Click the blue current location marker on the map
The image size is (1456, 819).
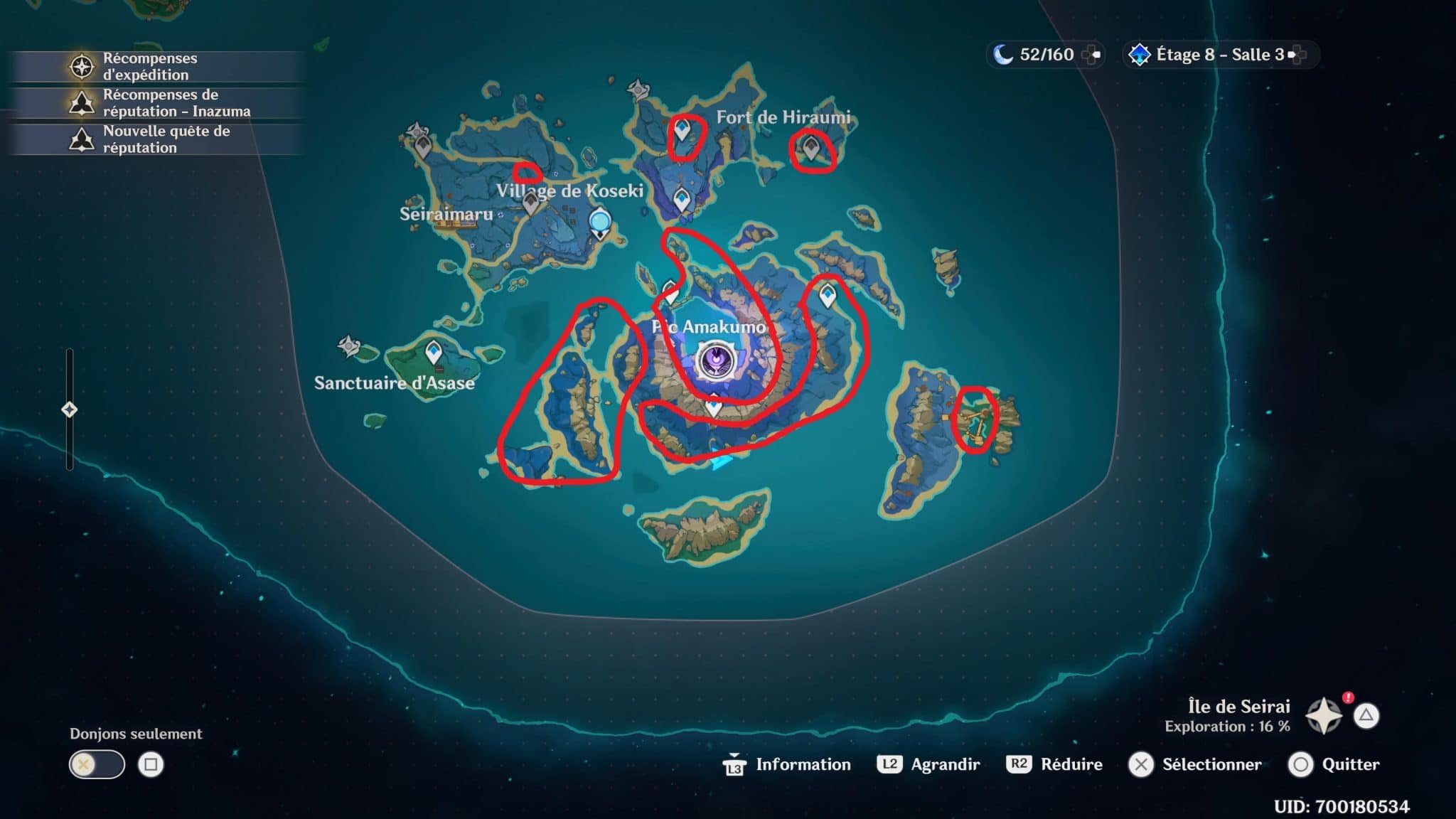[599, 221]
